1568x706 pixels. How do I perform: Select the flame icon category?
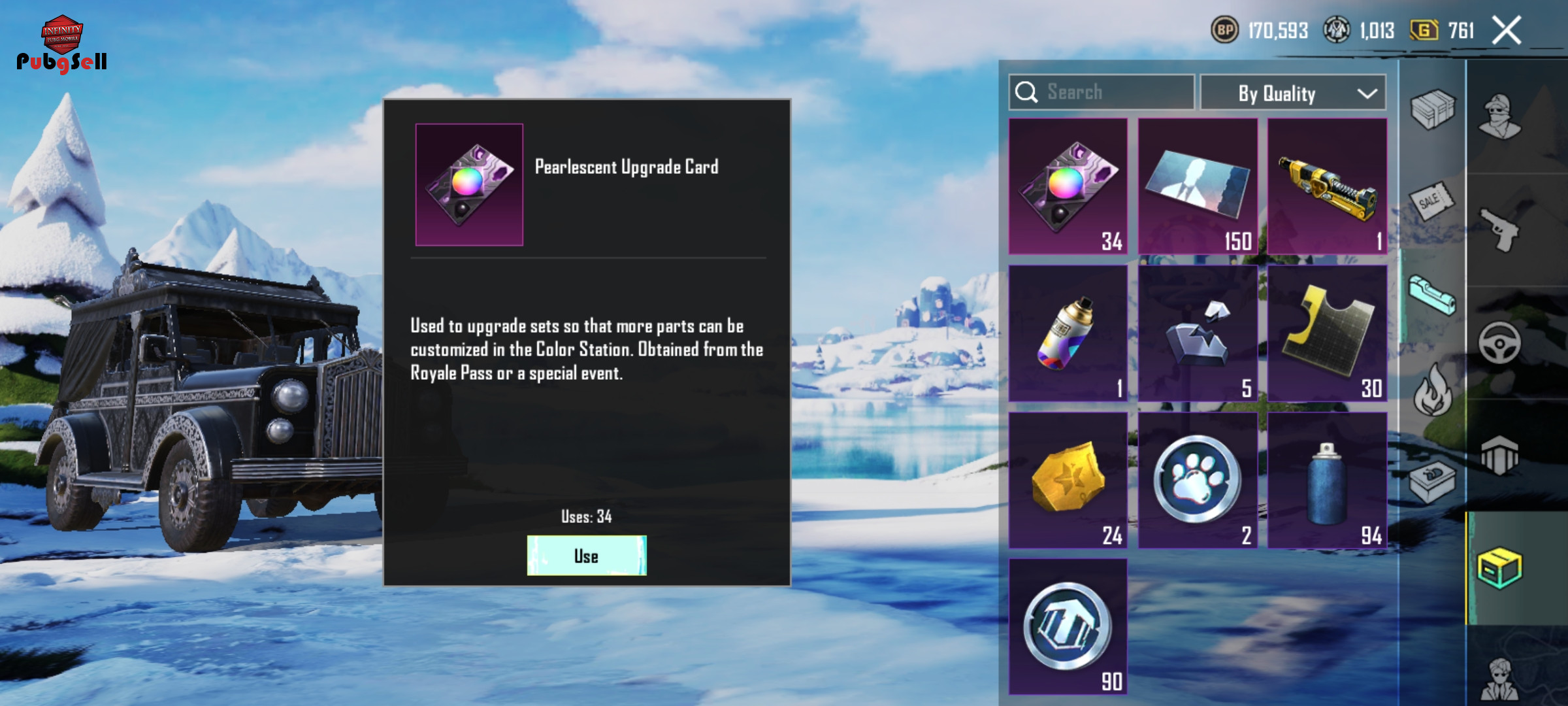[1432, 391]
